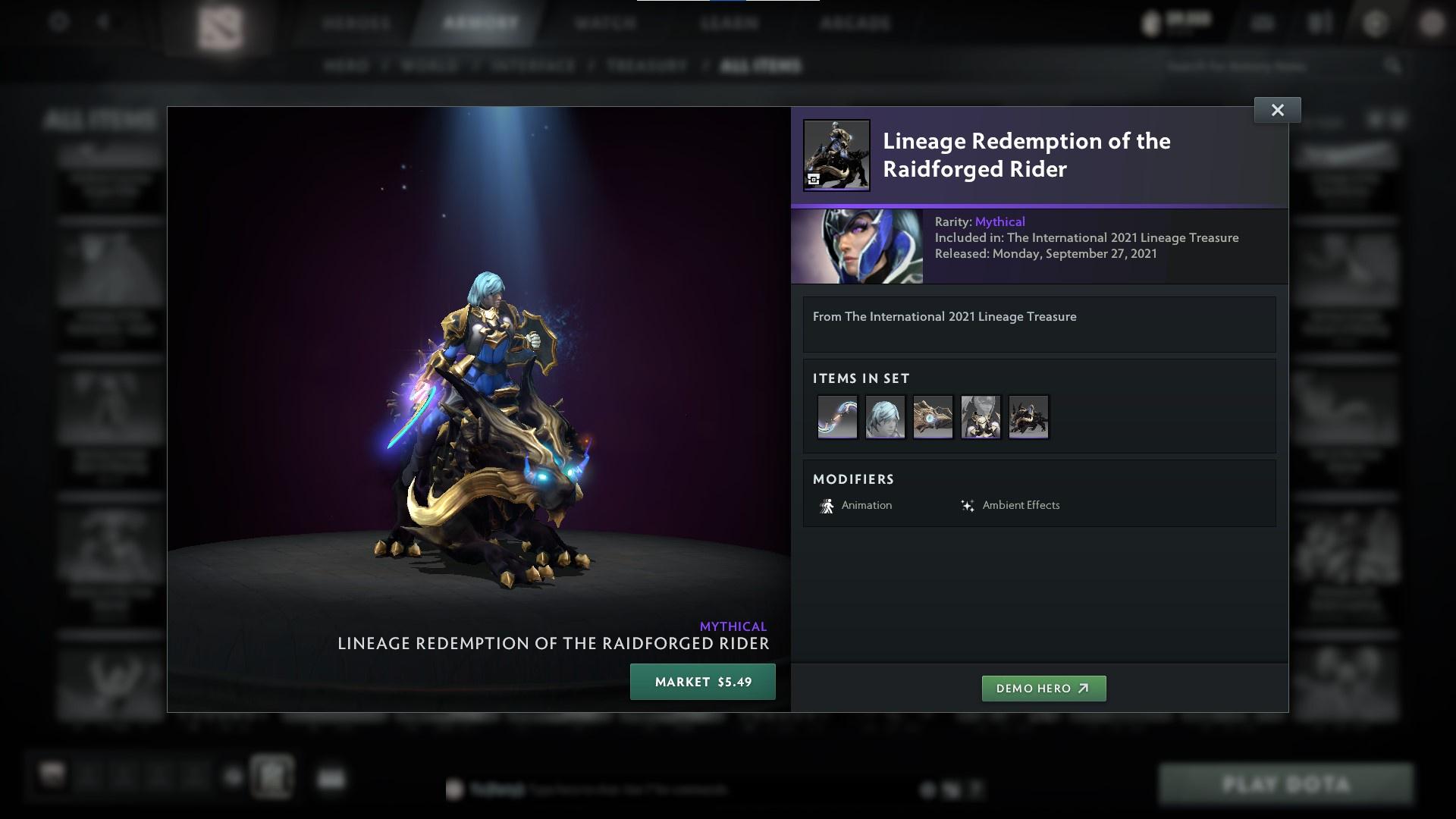Select the blade item in the set
The height and width of the screenshot is (819, 1456).
pos(836,416)
